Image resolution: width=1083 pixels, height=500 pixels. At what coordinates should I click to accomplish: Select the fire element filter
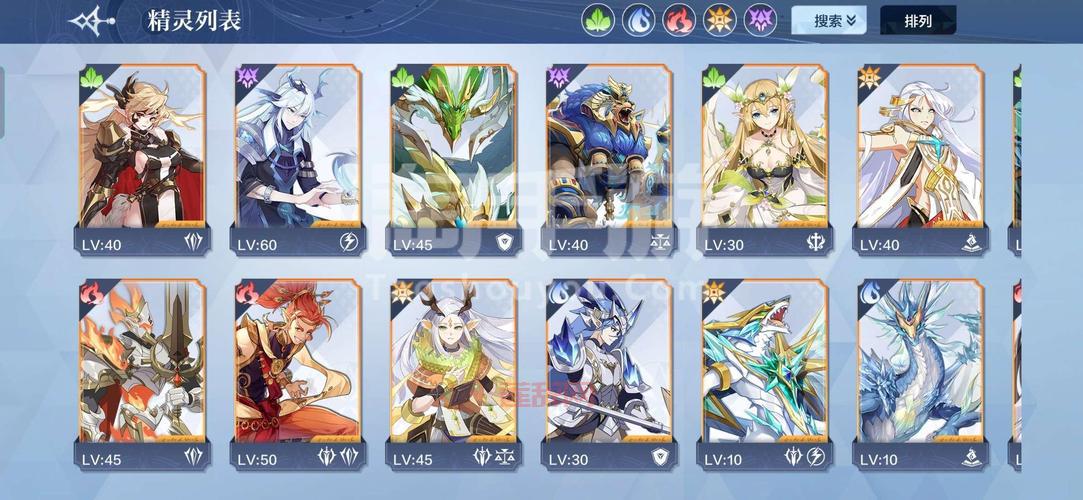click(680, 20)
